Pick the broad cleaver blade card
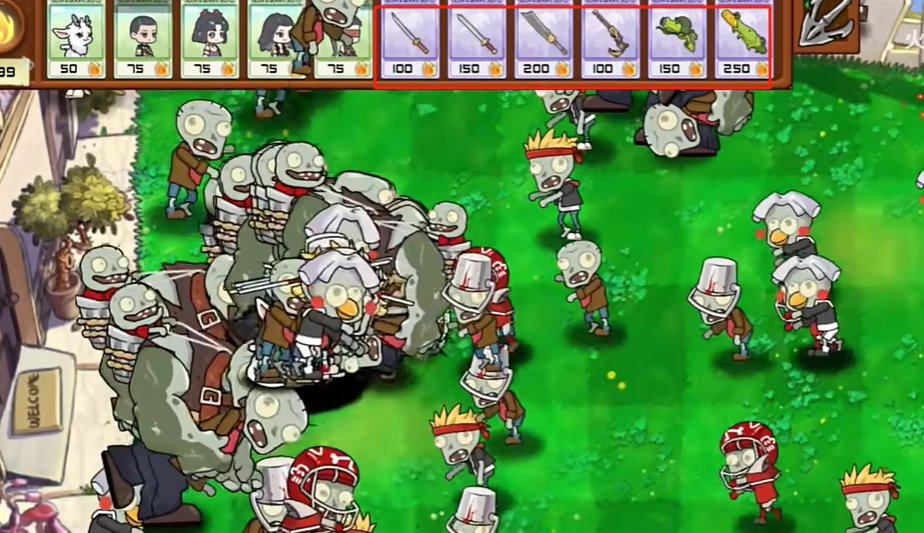 (x=543, y=38)
